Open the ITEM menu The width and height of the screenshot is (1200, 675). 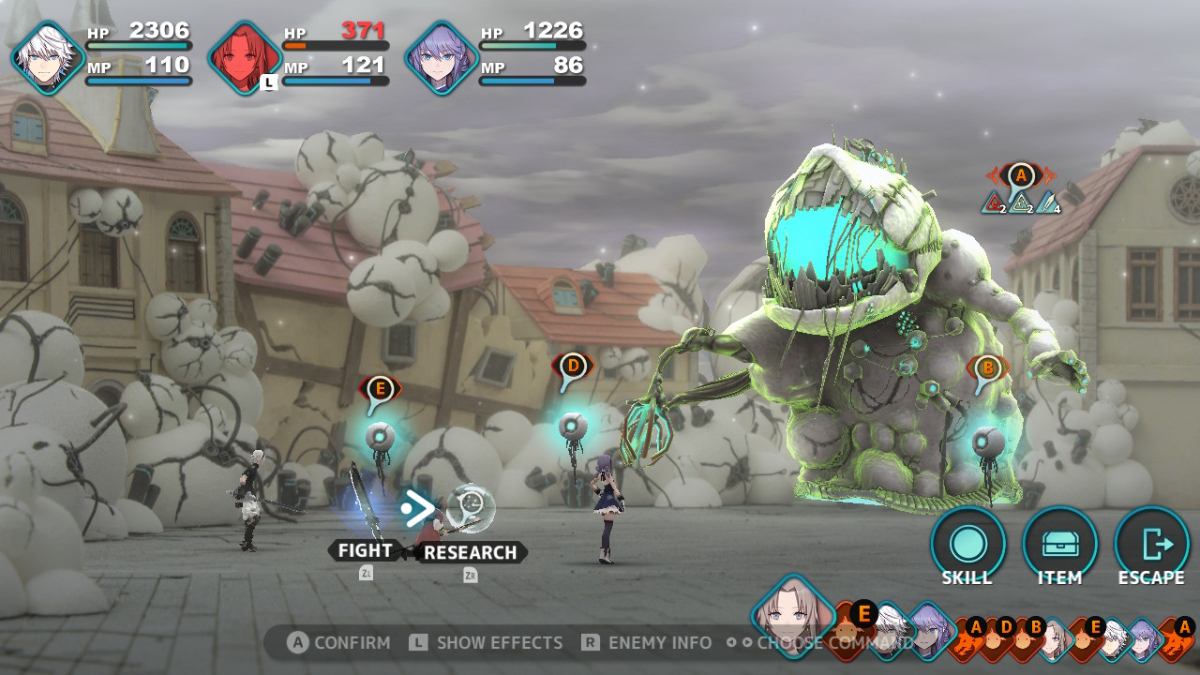[x=1059, y=545]
